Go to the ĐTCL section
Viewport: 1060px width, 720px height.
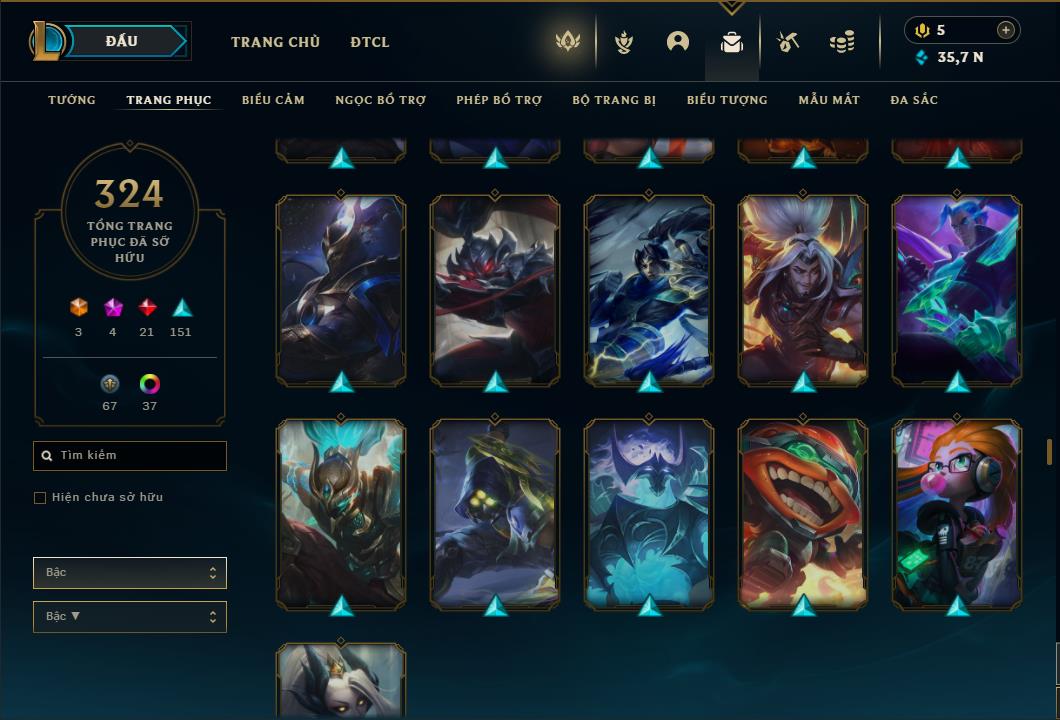(x=370, y=42)
